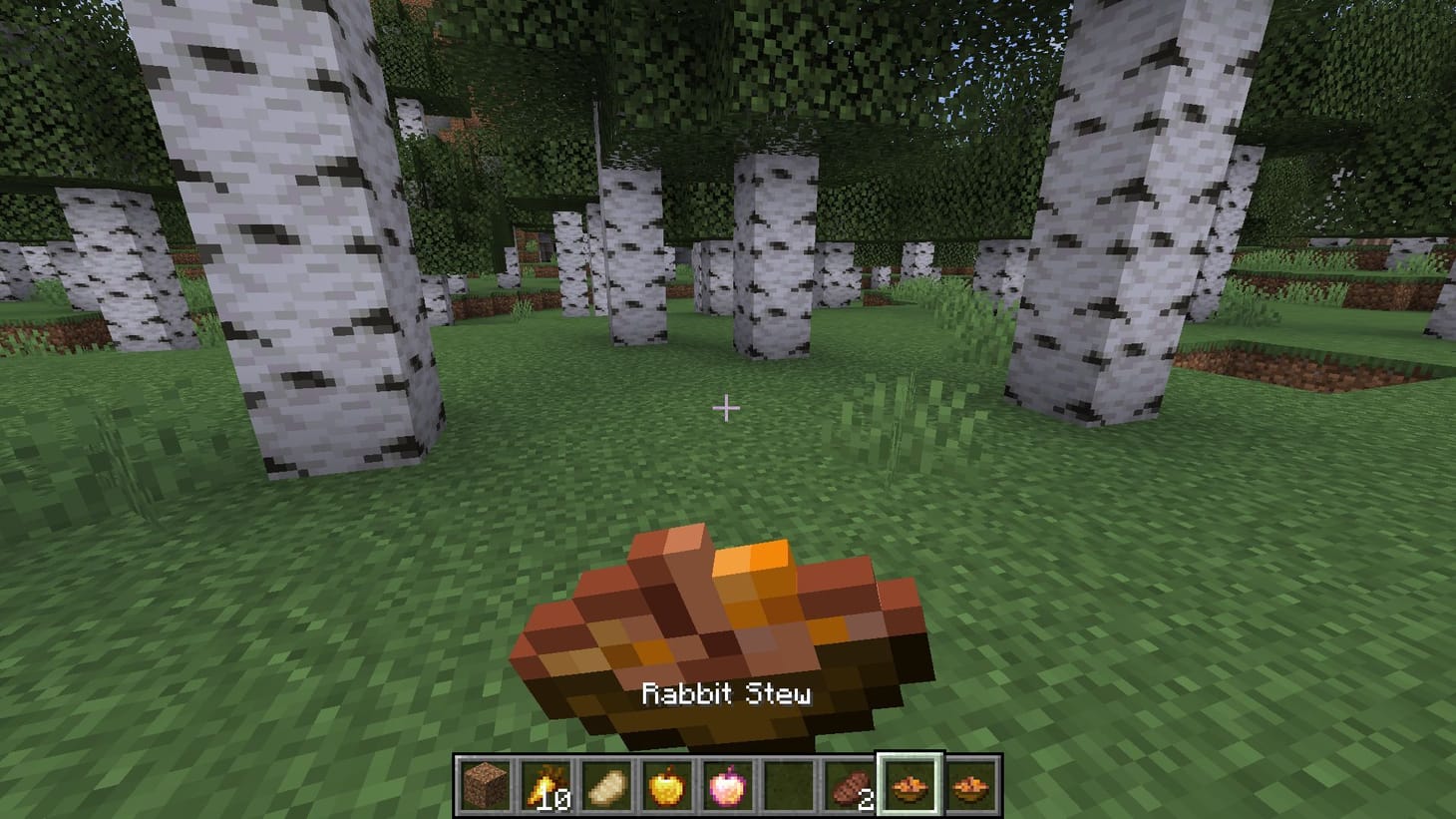Screen dimensions: 1456x819
Task: Select the stack of golden carrots
Action: pos(545,783)
